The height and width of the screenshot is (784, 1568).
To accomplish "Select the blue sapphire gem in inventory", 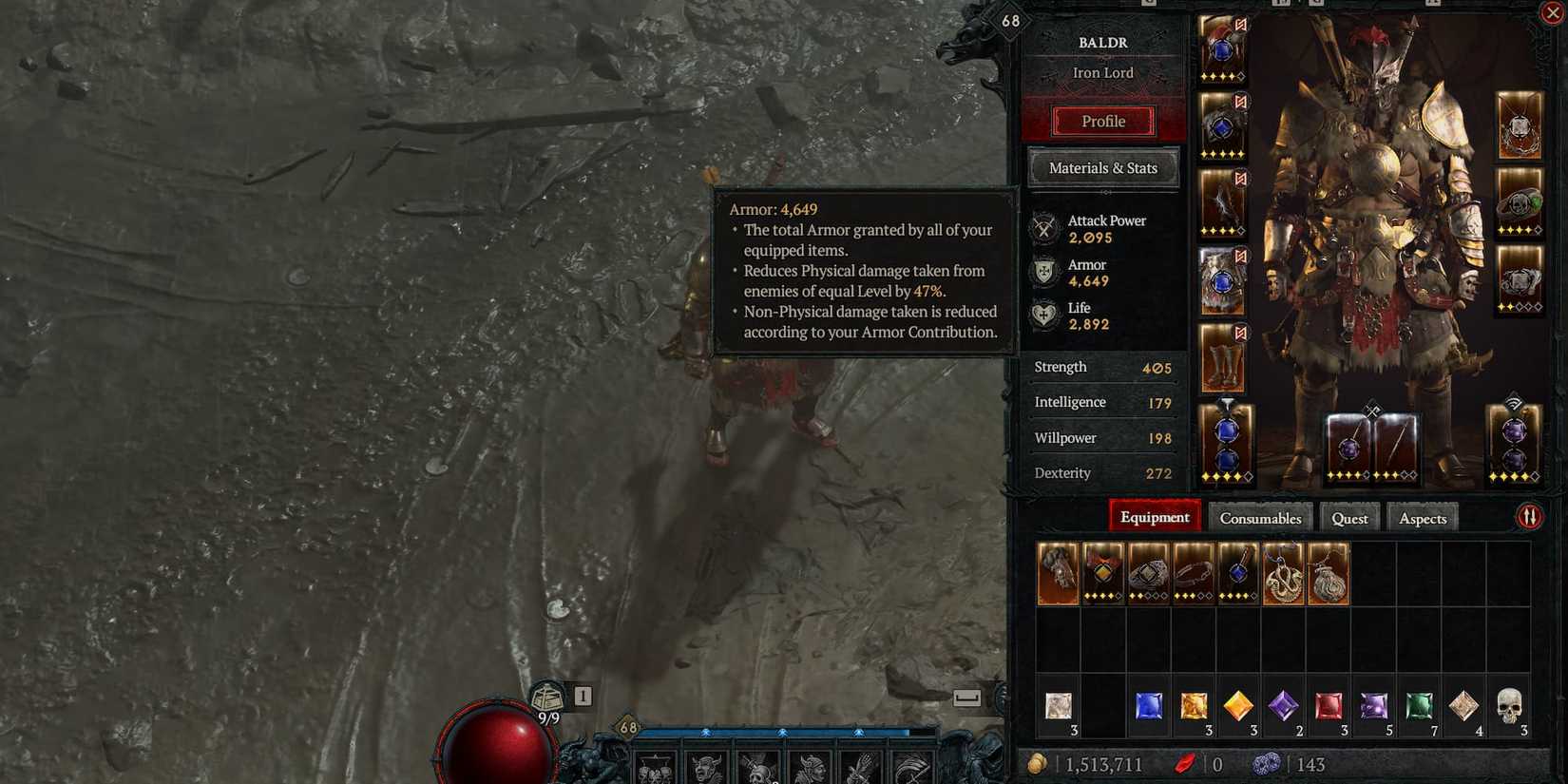I will point(1150,705).
